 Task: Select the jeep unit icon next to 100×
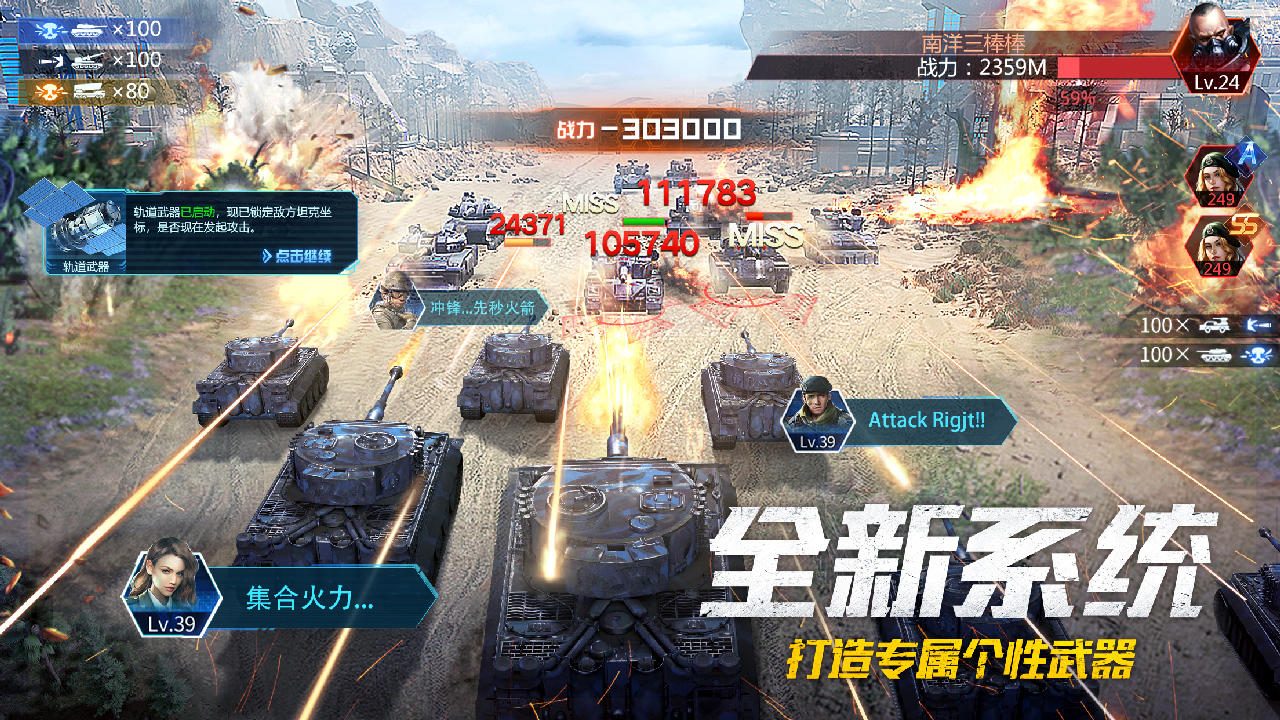click(1217, 325)
